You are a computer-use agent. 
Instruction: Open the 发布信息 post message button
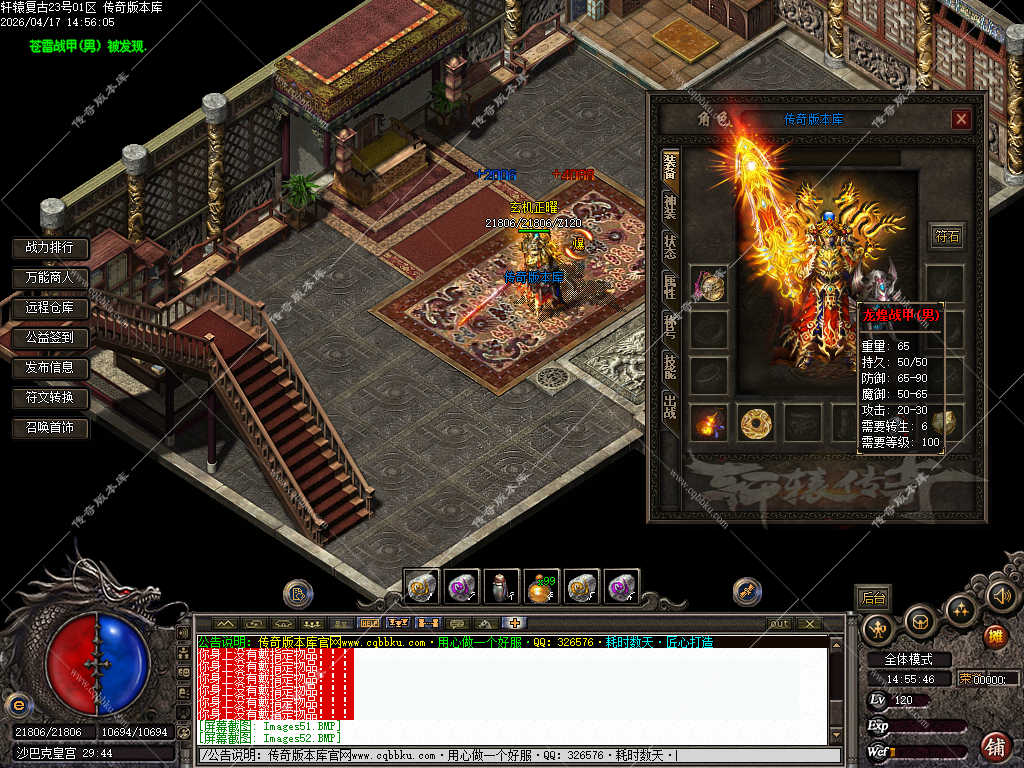point(50,367)
